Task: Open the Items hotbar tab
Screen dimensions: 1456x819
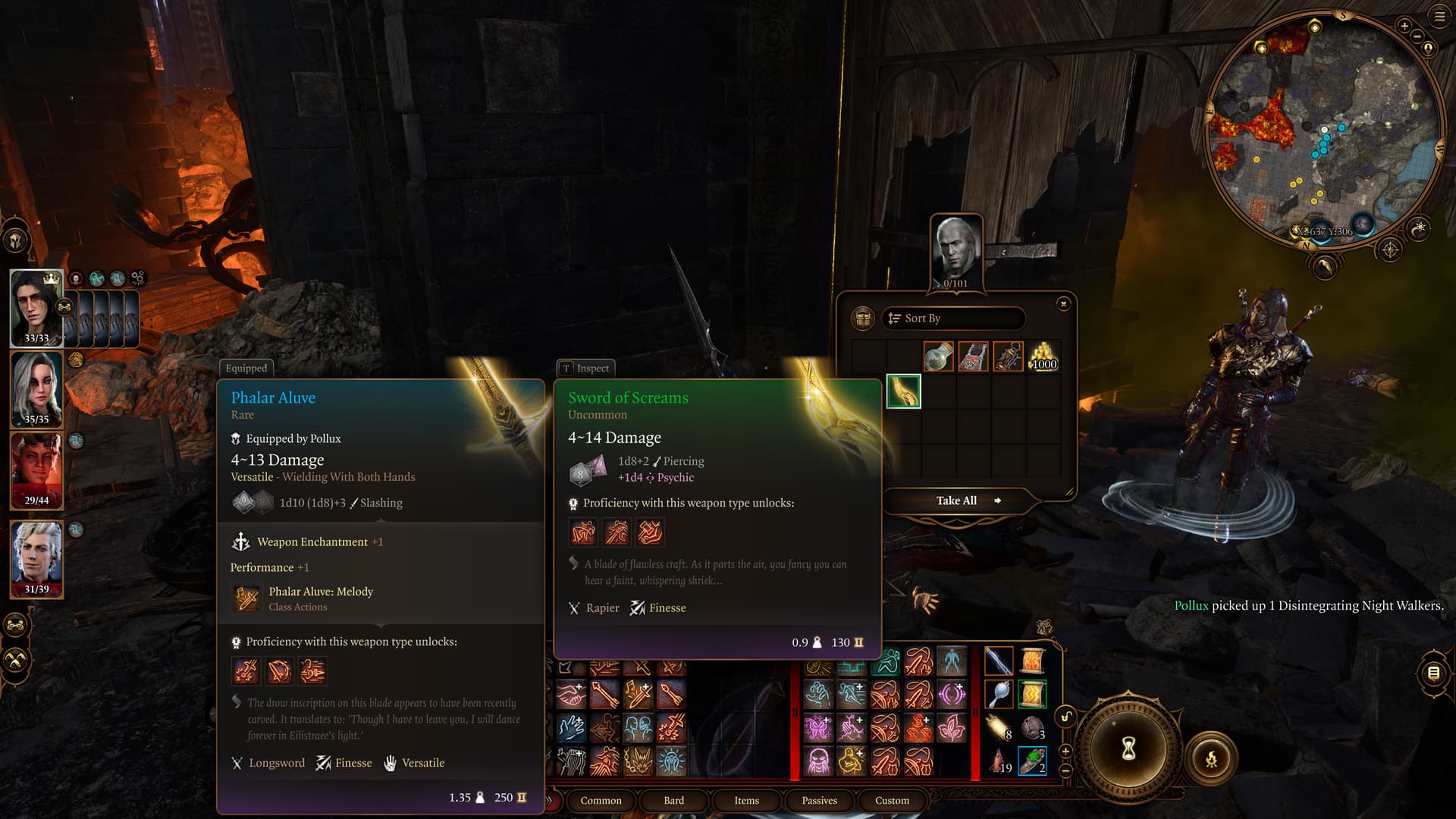Action: click(x=746, y=800)
